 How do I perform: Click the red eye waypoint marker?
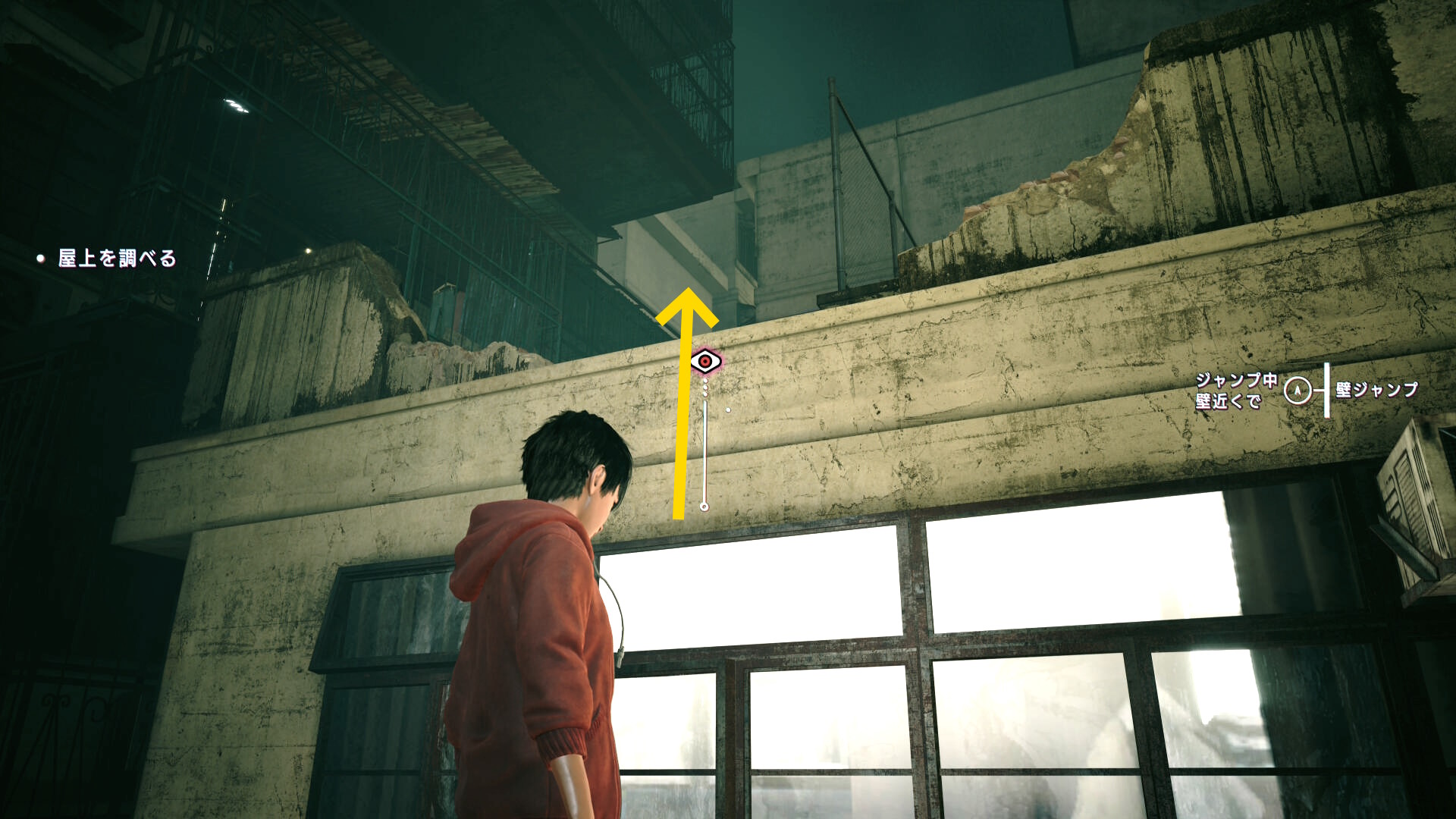[705, 362]
